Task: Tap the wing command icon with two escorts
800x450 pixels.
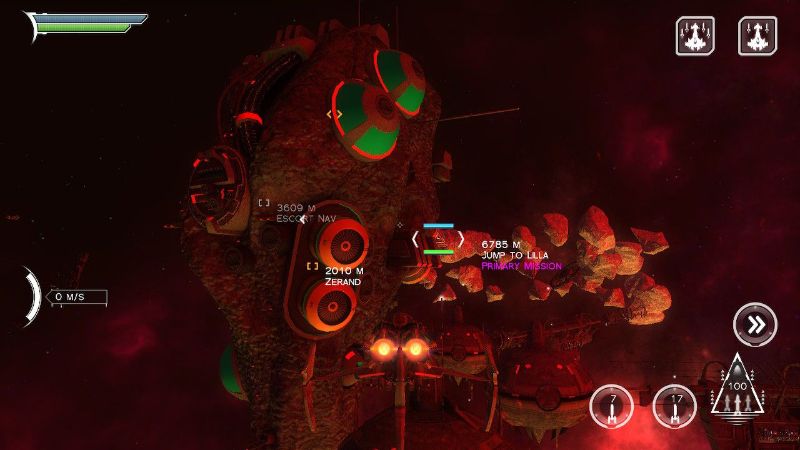Action: click(x=757, y=35)
